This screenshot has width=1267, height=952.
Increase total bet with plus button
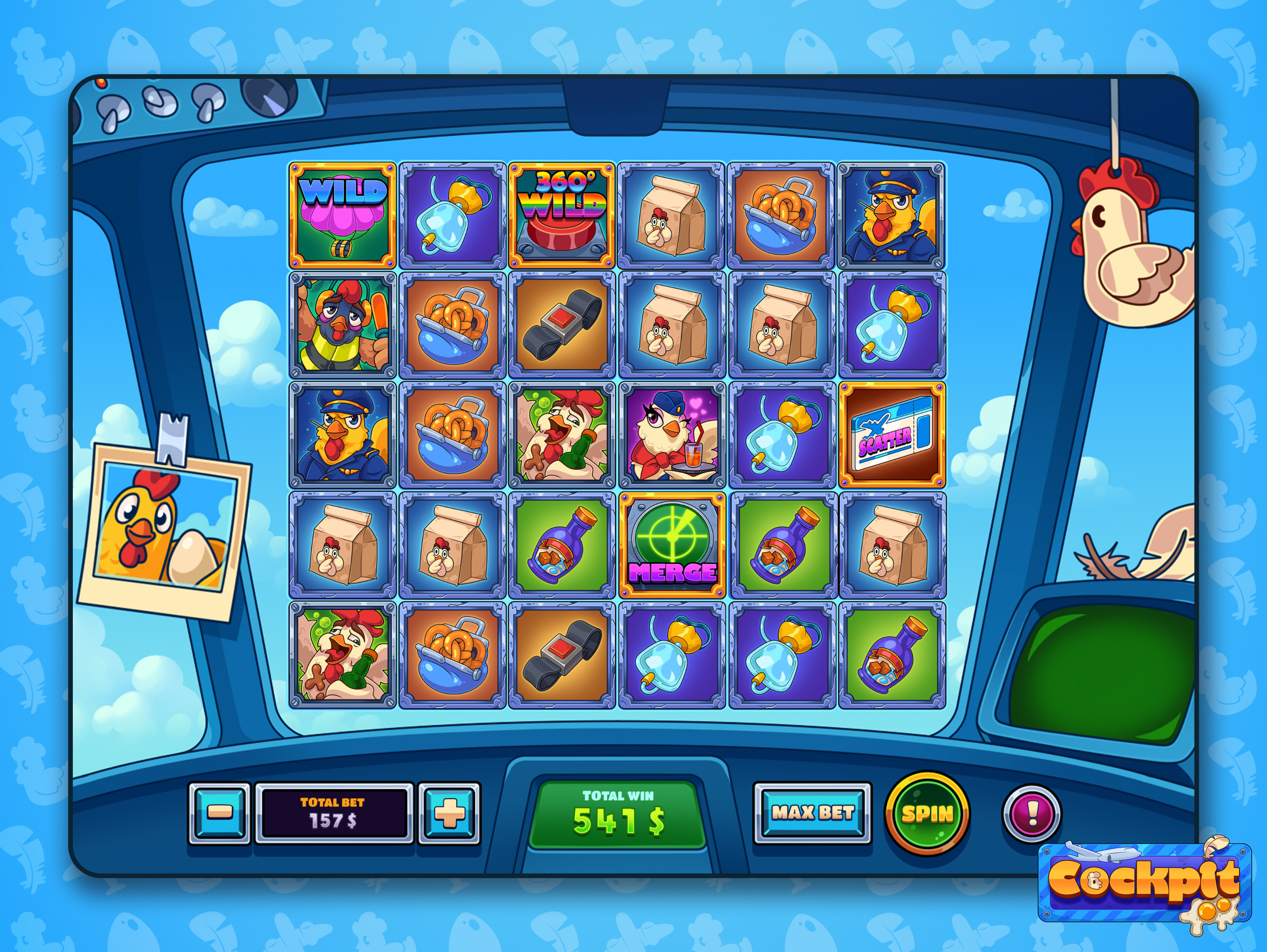(449, 813)
